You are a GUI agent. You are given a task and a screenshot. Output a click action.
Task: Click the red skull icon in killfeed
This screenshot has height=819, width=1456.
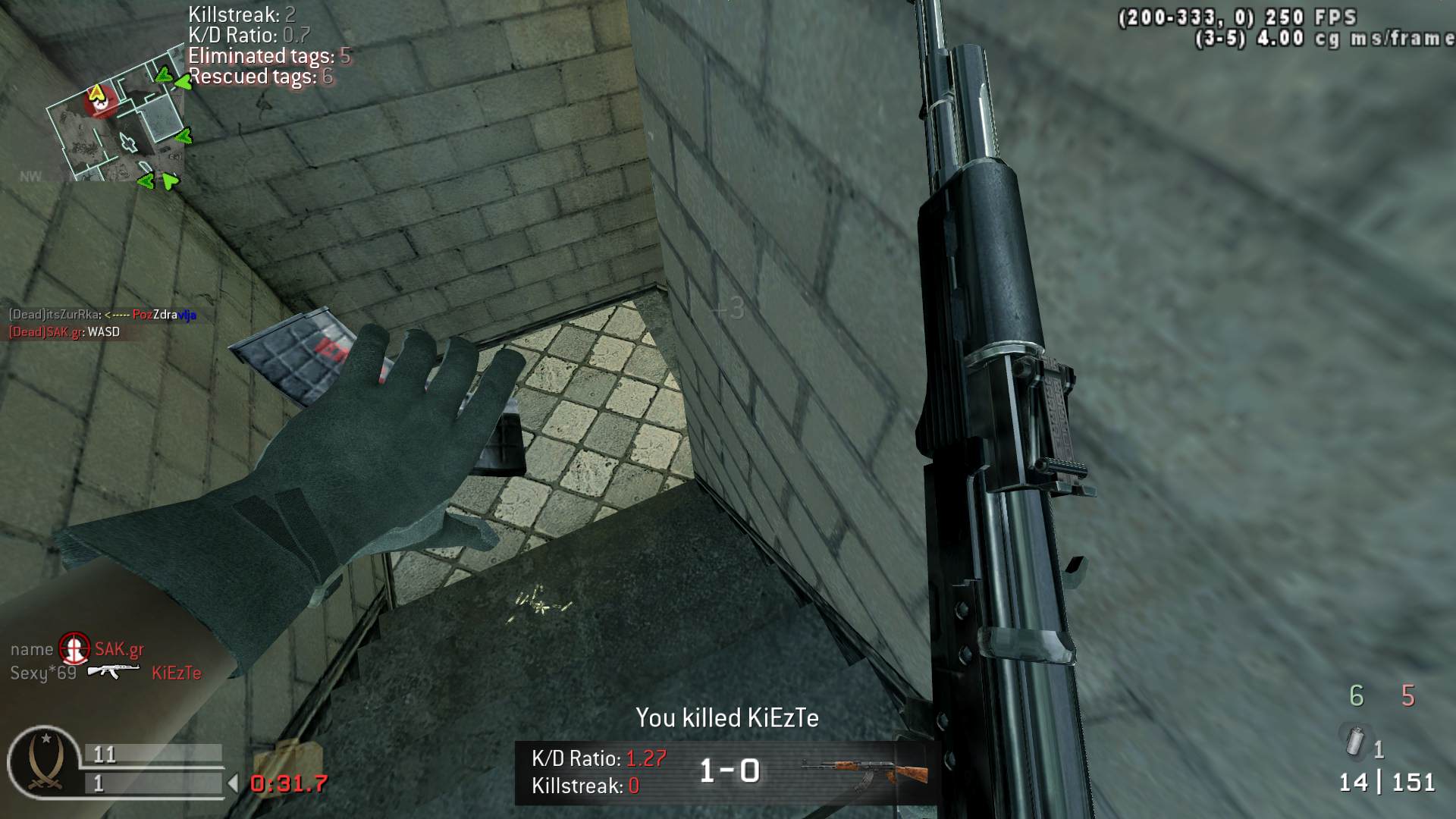pos(74,649)
